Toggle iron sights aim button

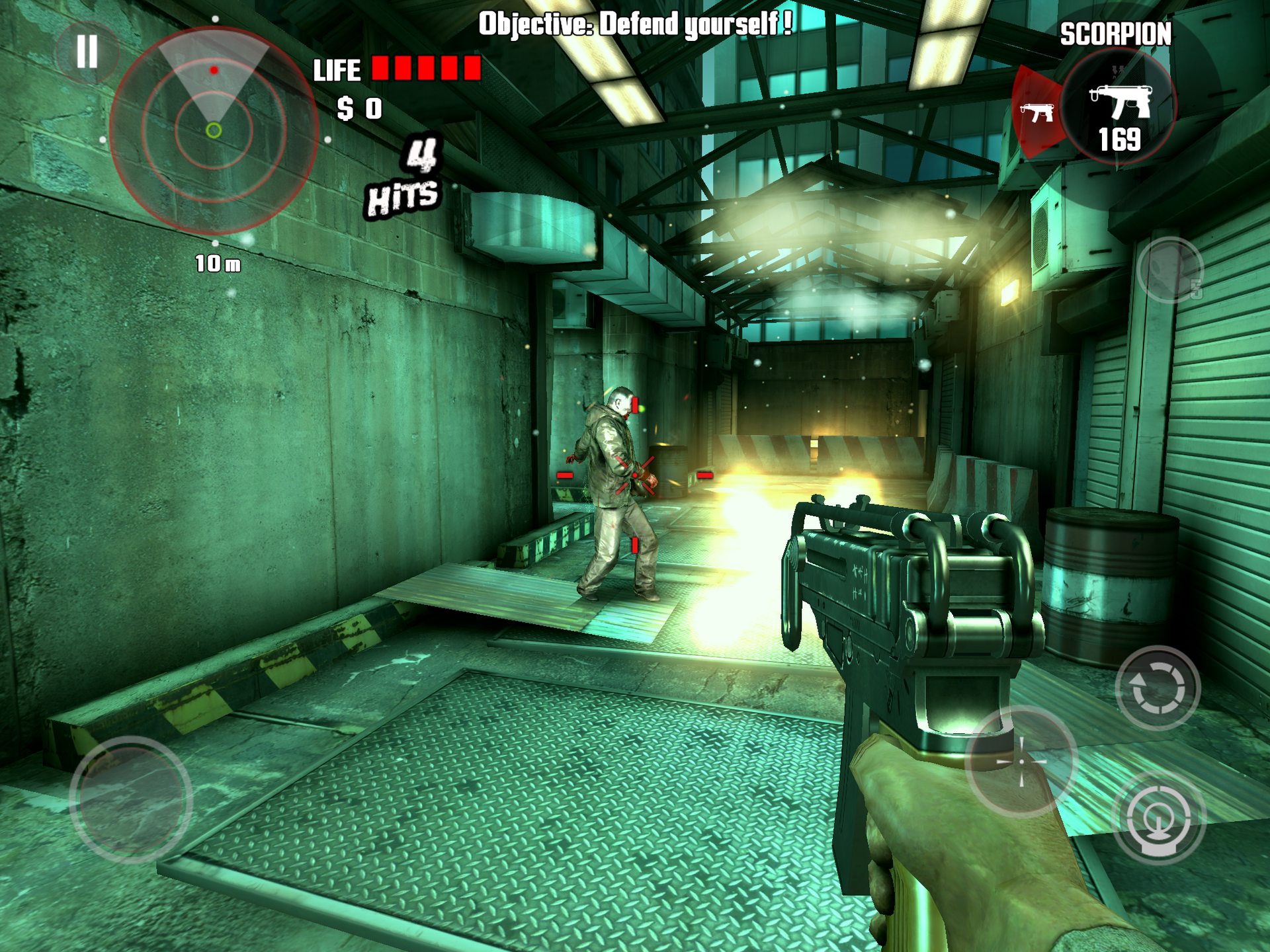click(1158, 819)
